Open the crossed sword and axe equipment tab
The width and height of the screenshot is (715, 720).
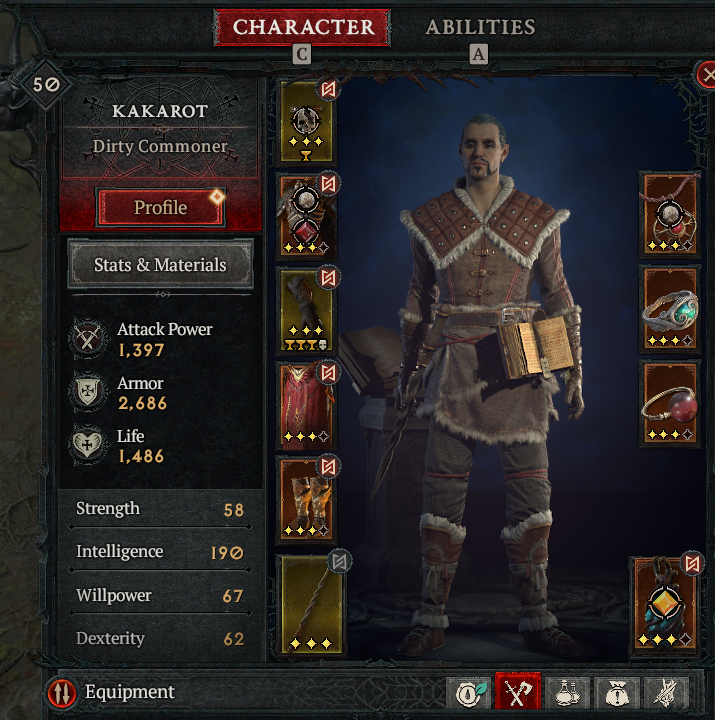click(517, 692)
